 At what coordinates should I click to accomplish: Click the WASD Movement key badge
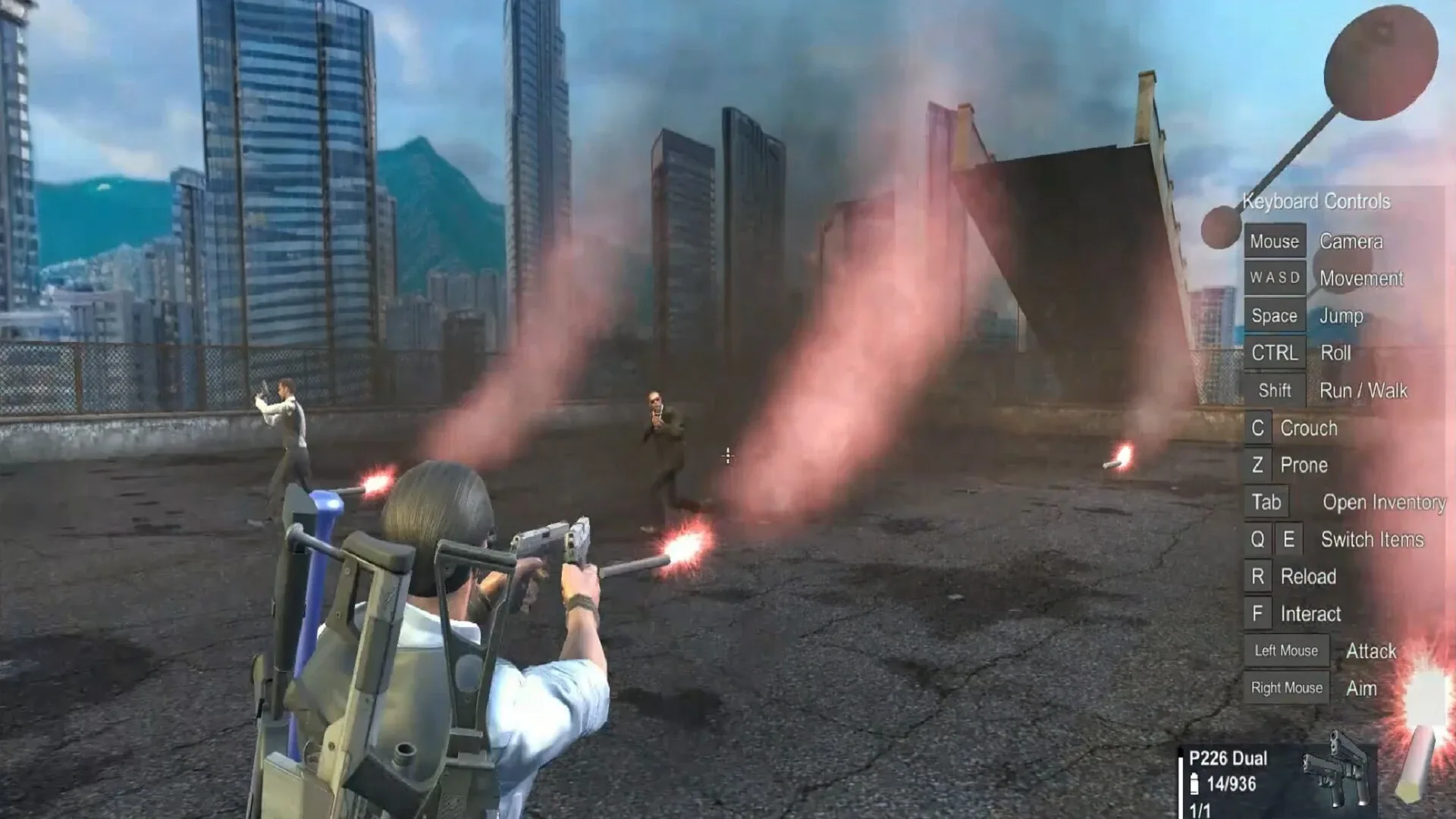point(1275,278)
